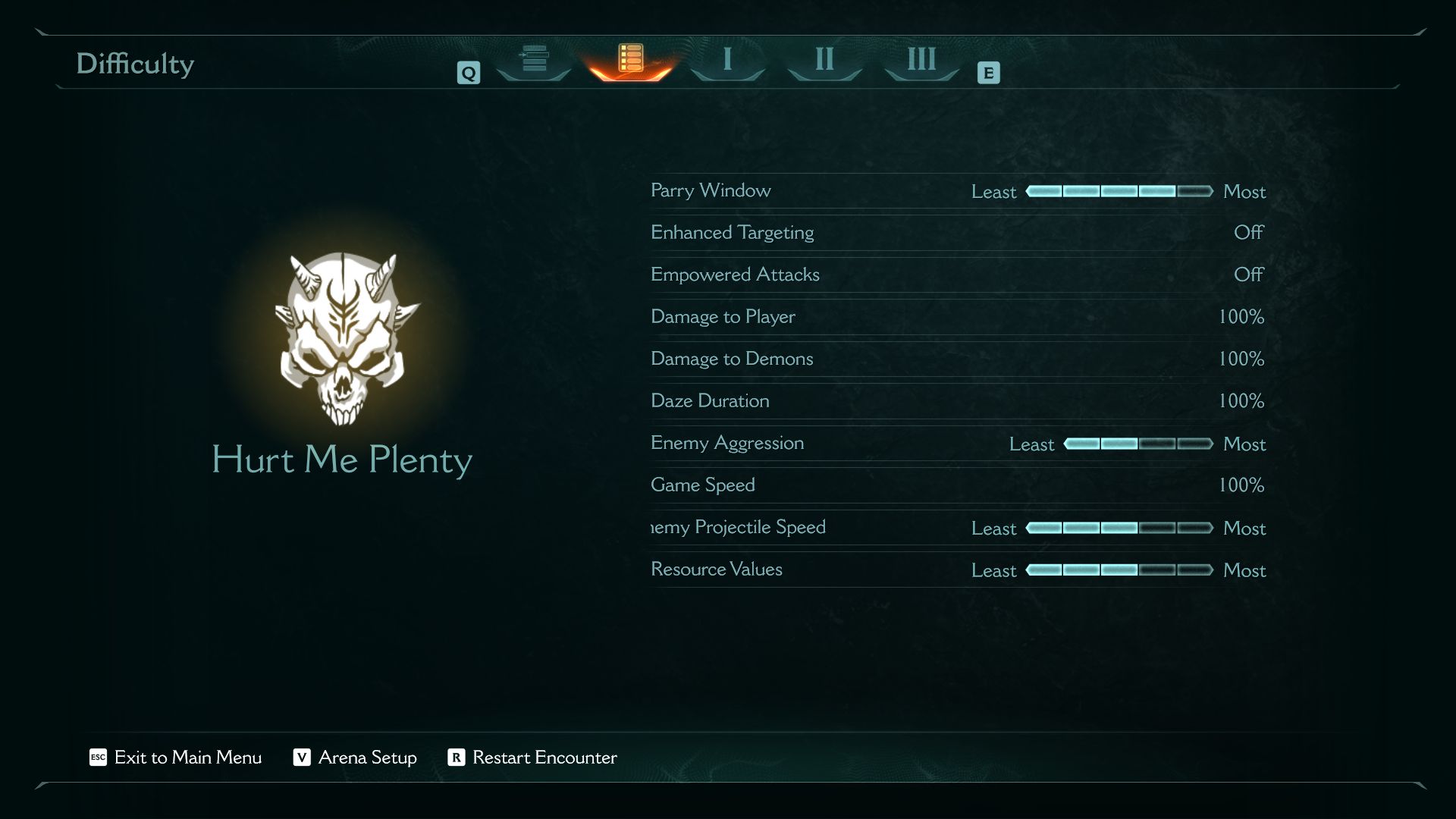Increase the Enemy Aggression slider
Viewport: 1456px width, 819px height.
tap(1137, 444)
